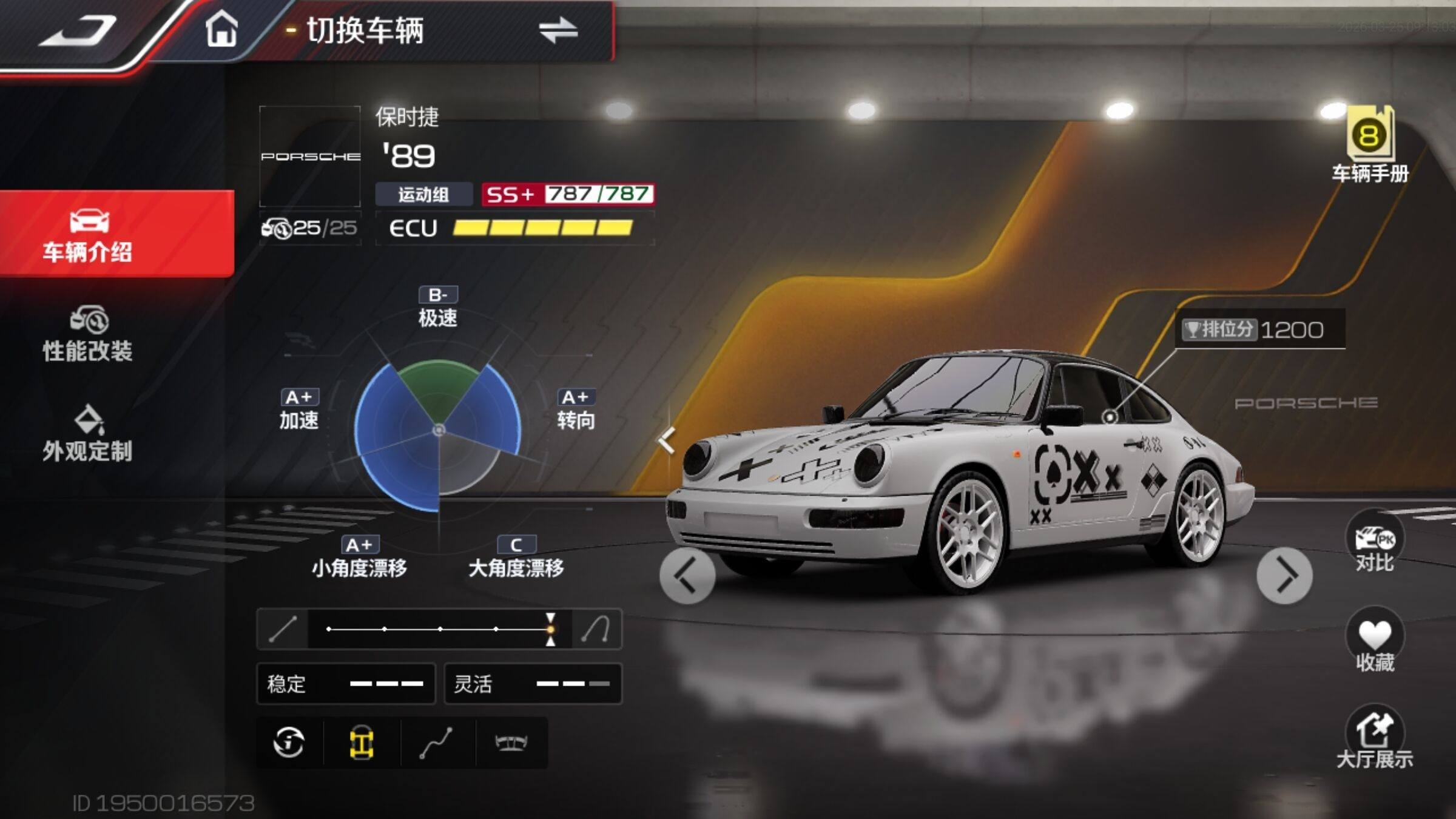Open the curve graph icon
Screen dimensions: 1456x819
436,743
